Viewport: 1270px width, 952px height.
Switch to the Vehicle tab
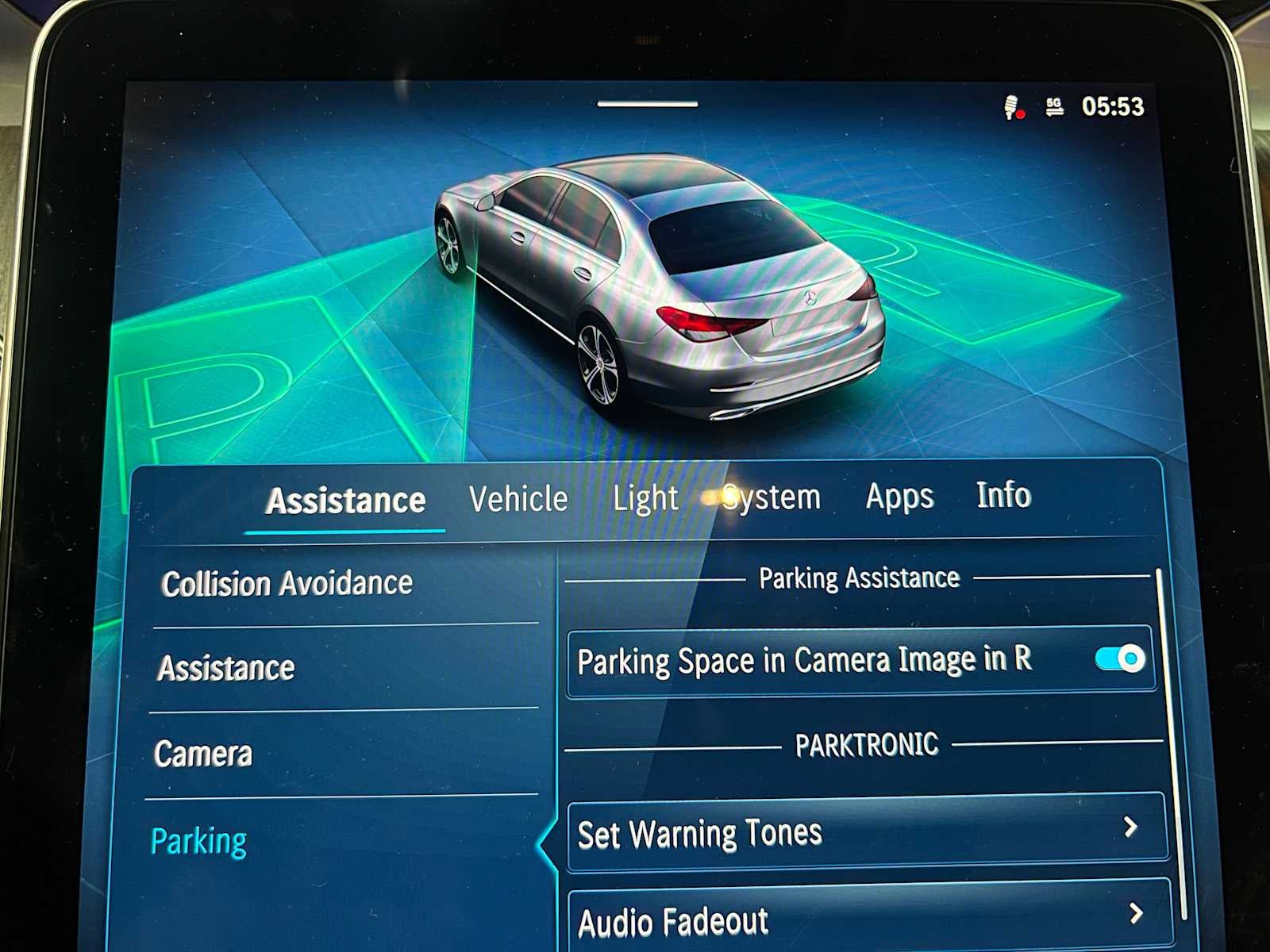[x=518, y=497]
